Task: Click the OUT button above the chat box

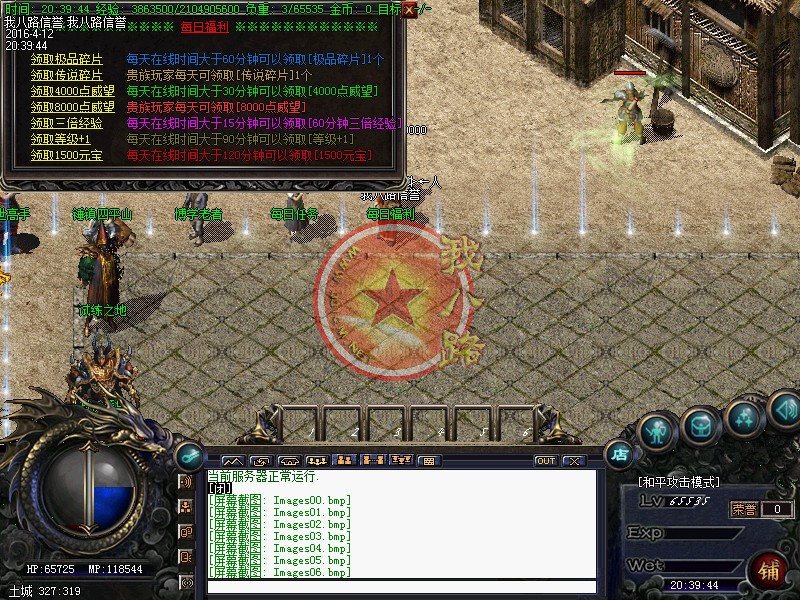Action: pyautogui.click(x=545, y=461)
